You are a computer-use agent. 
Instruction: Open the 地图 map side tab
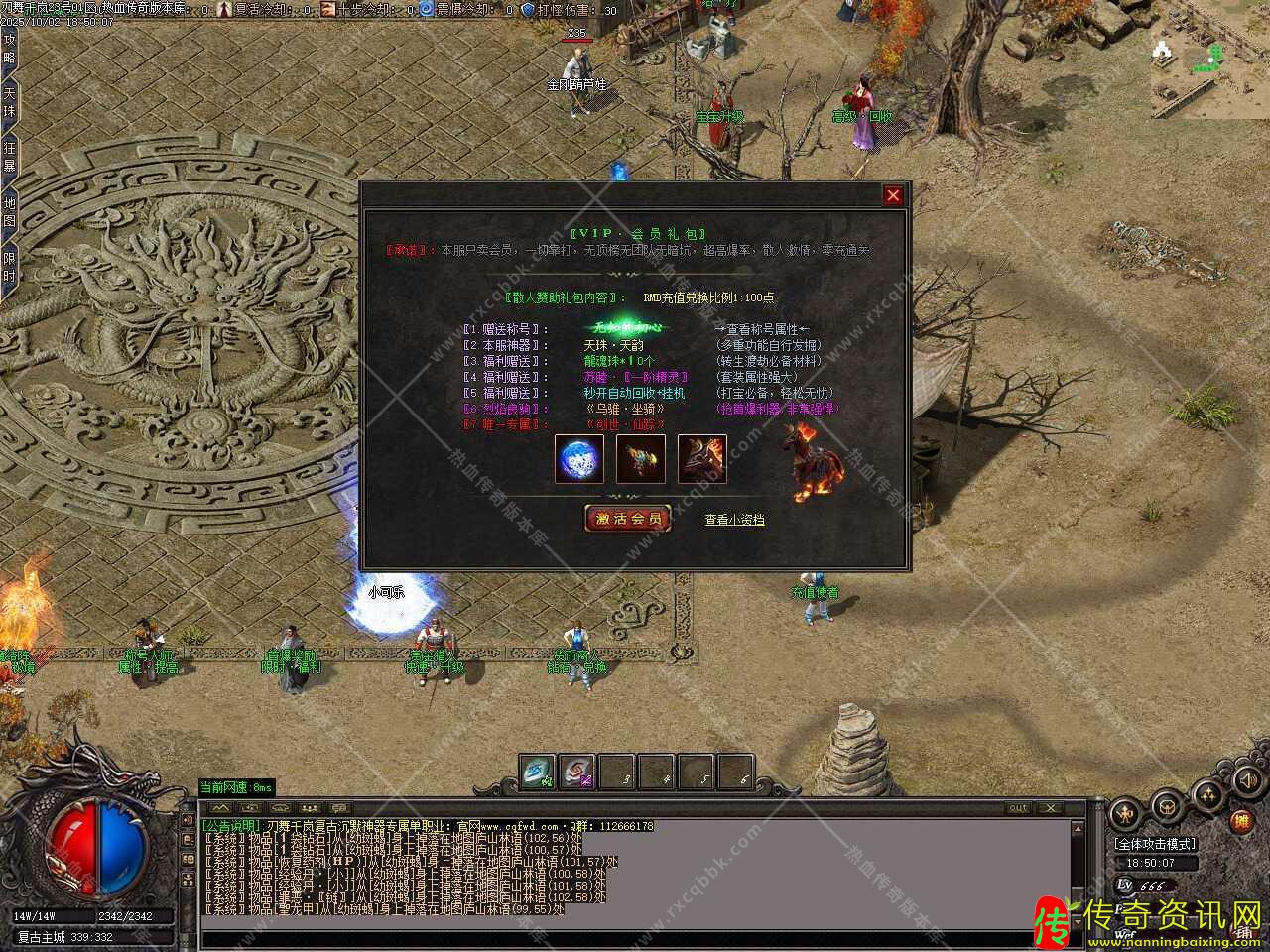pos(10,212)
